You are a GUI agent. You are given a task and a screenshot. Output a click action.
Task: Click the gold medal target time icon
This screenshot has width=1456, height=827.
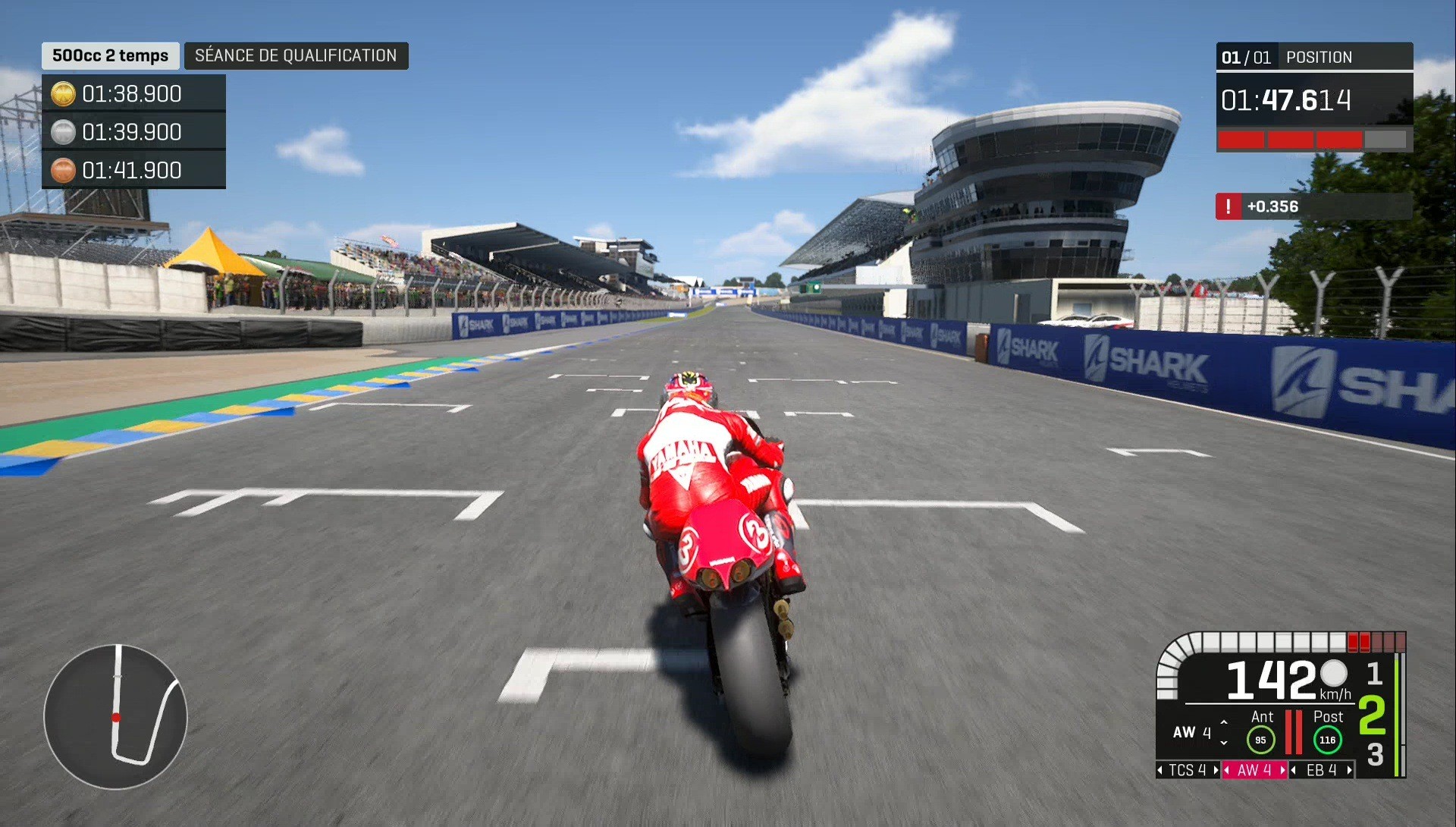pyautogui.click(x=63, y=93)
